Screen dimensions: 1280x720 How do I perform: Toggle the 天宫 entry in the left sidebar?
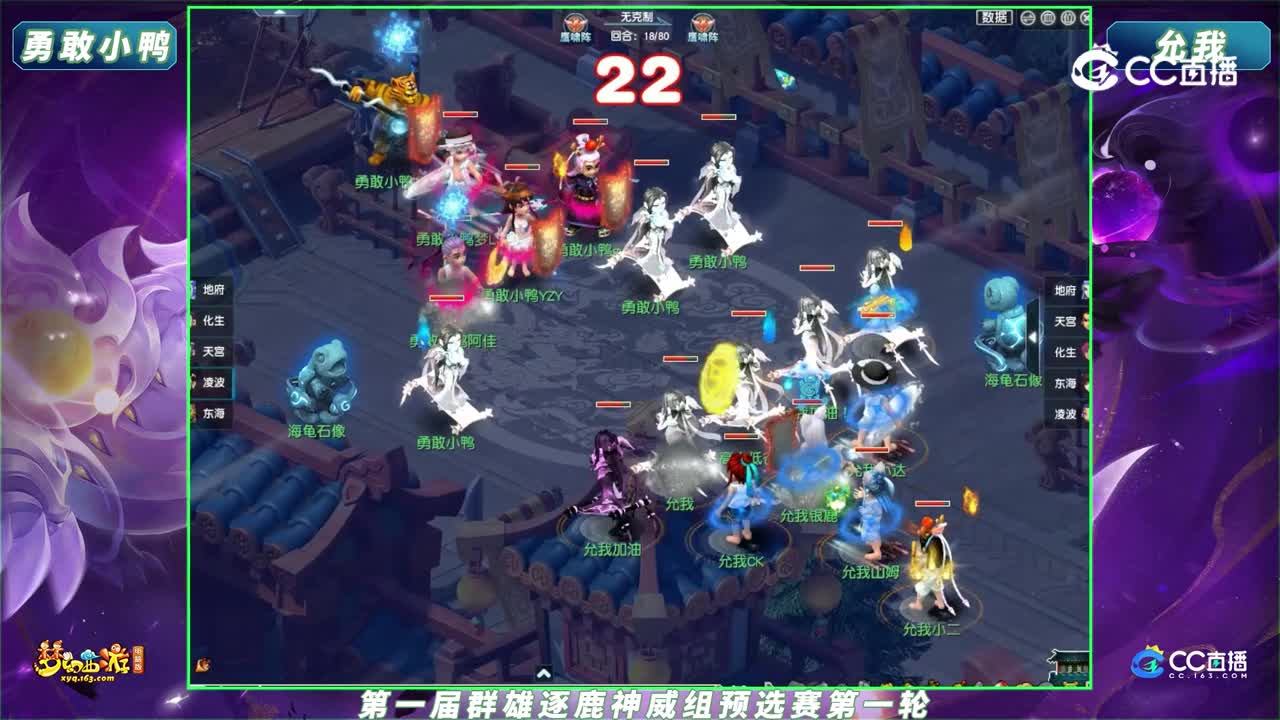[x=213, y=350]
